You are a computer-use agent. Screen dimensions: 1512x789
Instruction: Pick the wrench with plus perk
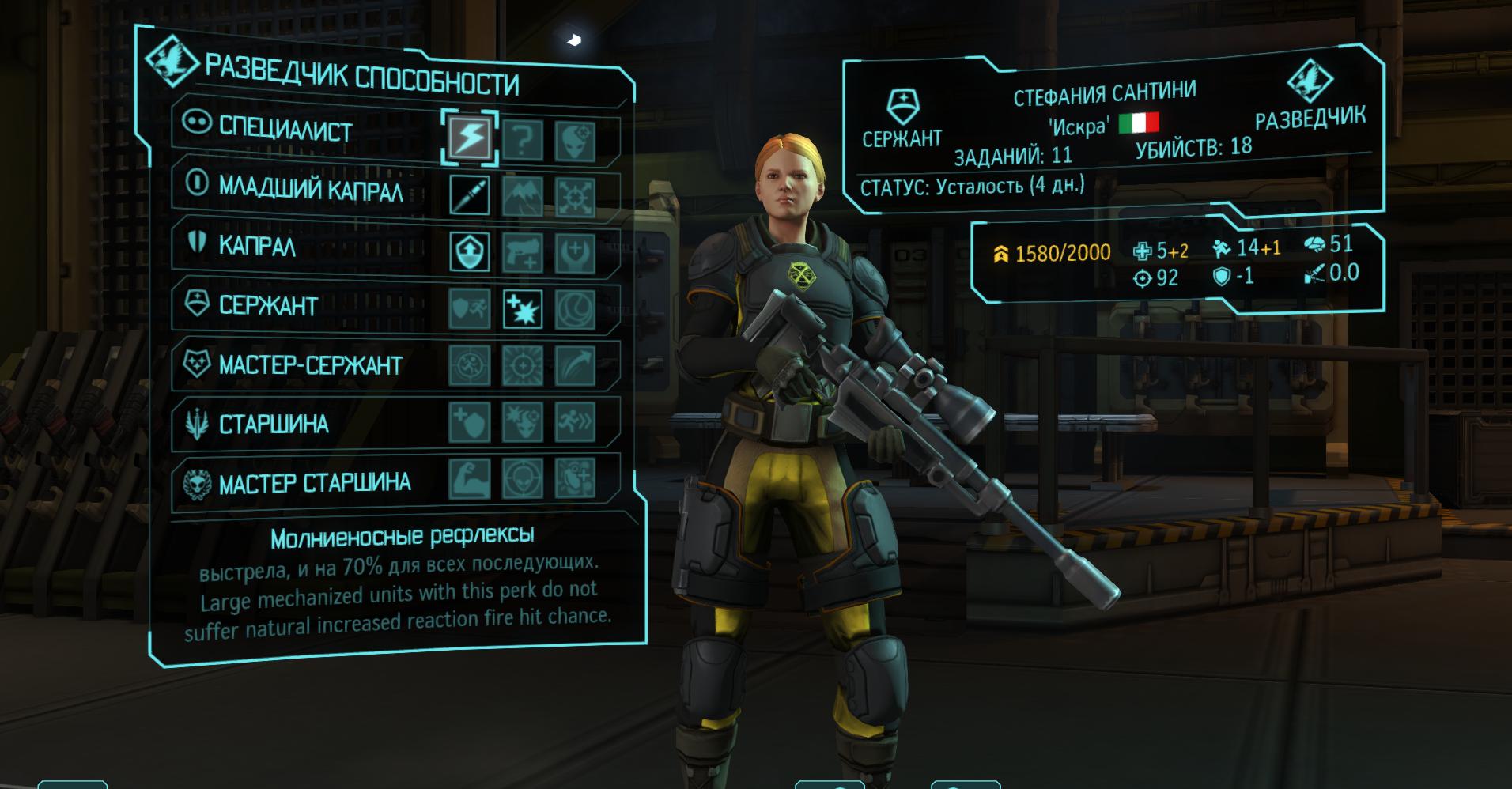(x=575, y=253)
